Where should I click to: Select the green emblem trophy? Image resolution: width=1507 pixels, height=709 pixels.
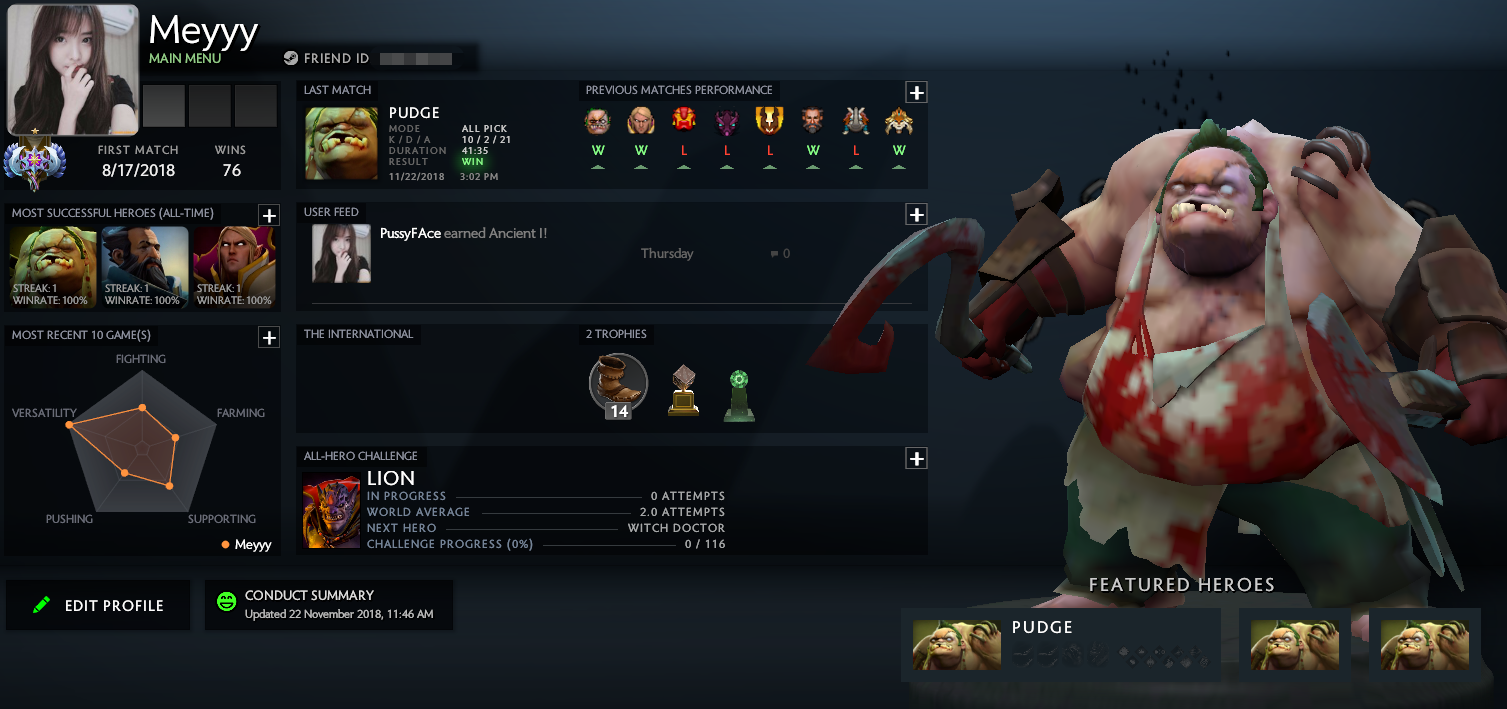click(x=739, y=395)
